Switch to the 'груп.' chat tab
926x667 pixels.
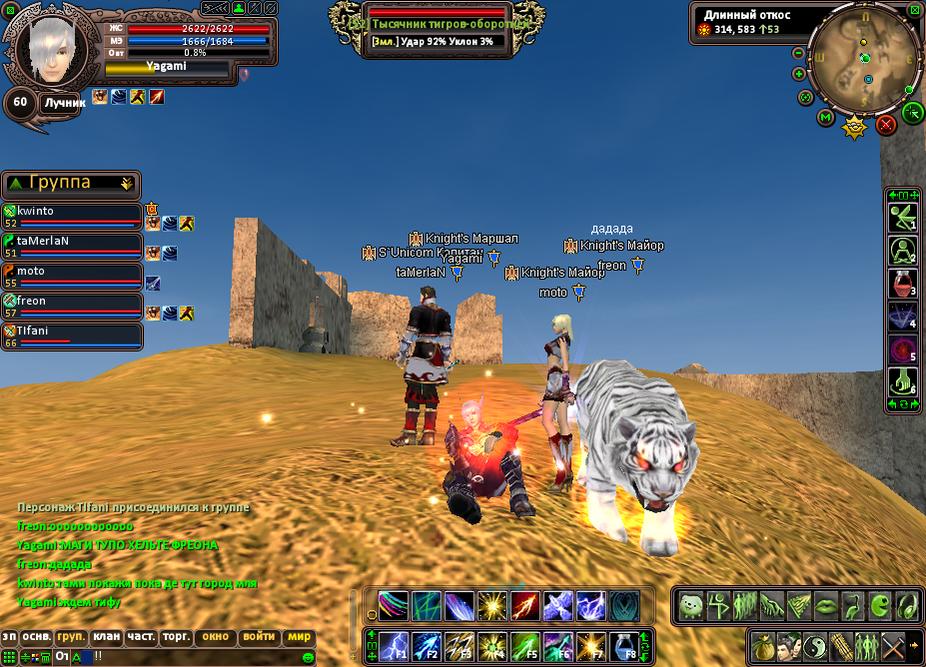coord(71,637)
